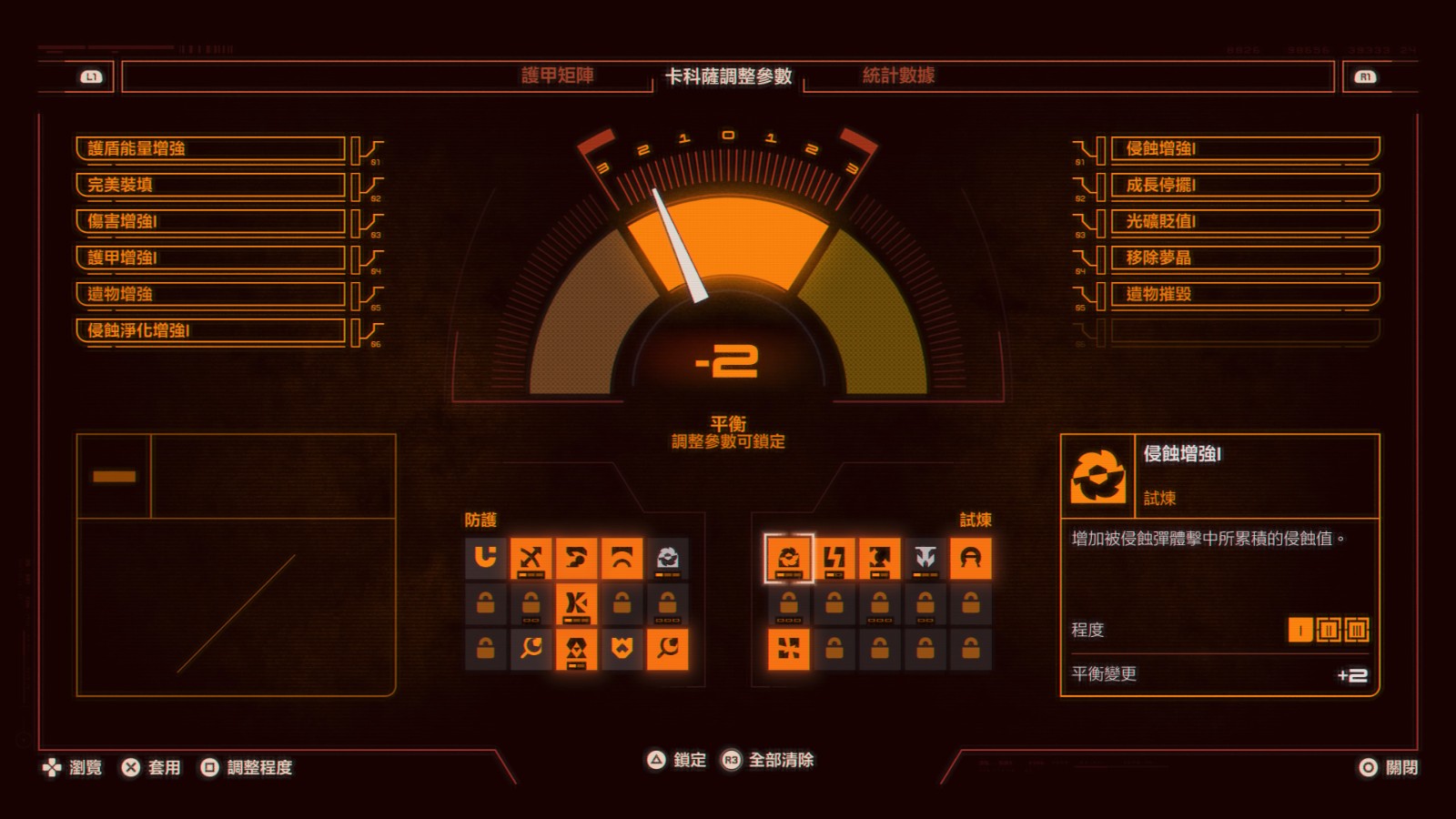Select the highlighted 侵蝕增強 trial icon

789,558
